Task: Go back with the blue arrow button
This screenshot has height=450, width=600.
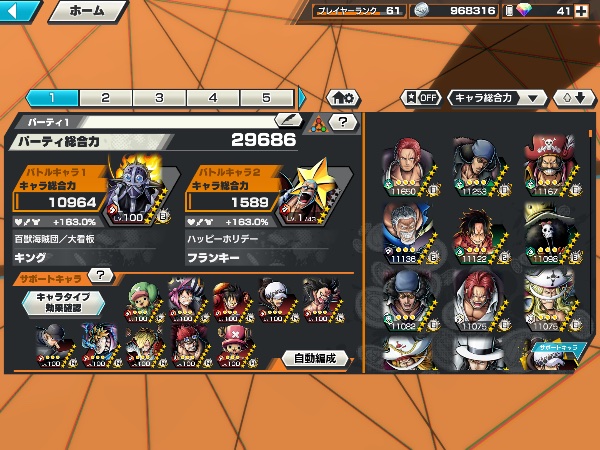Action: [20, 12]
